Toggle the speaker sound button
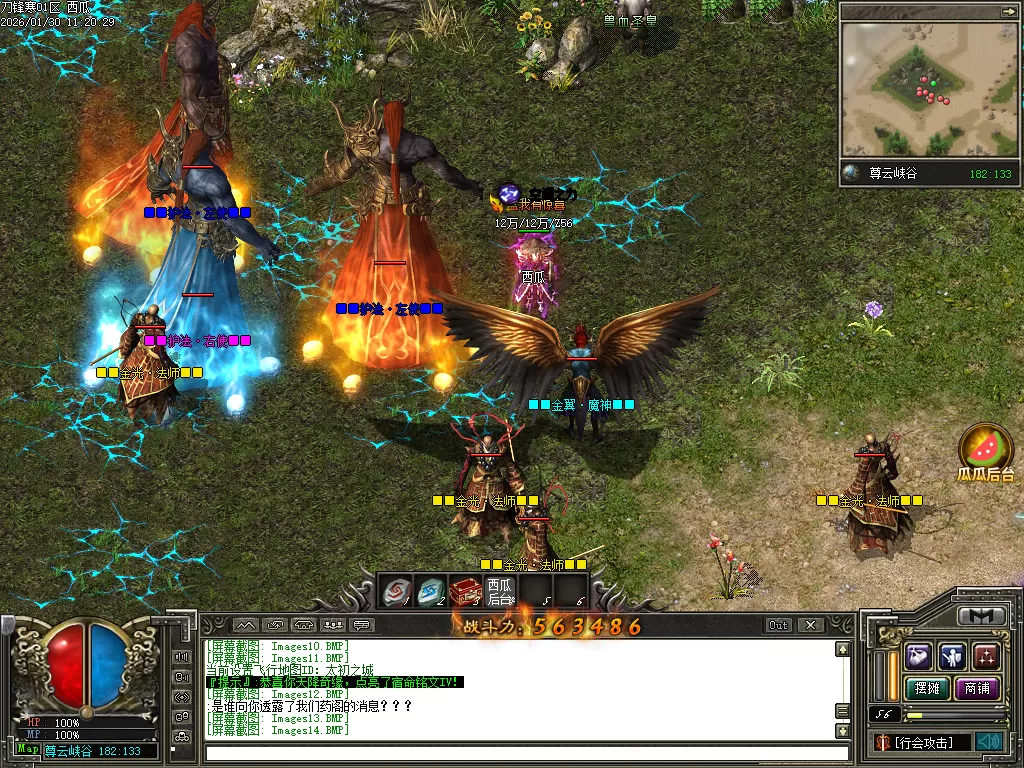1024x768 pixels. pyautogui.click(x=990, y=741)
